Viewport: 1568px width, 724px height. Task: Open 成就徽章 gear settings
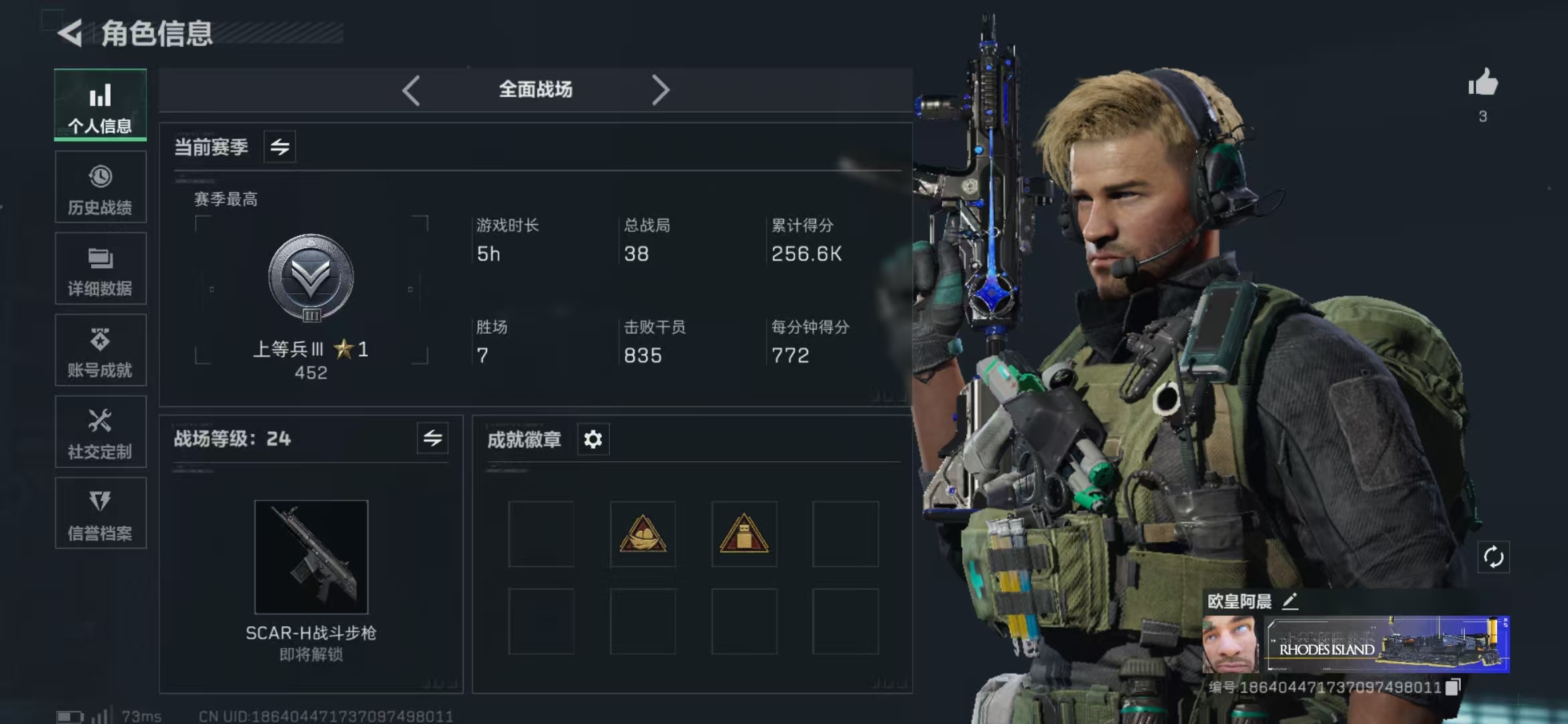point(593,440)
